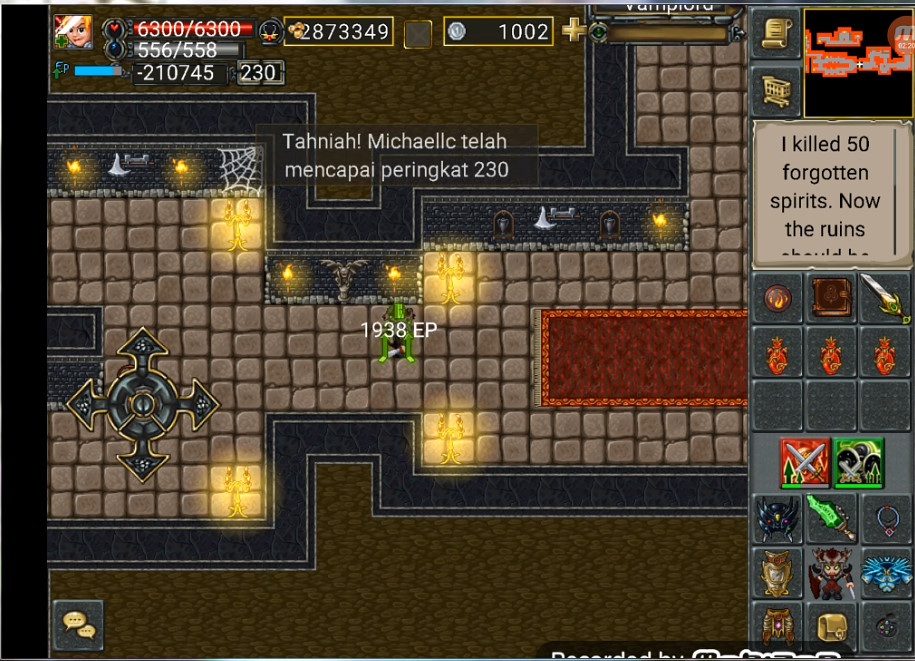Open the character portrait menu
Viewport: 915px width, 661px height.
[x=73, y=31]
